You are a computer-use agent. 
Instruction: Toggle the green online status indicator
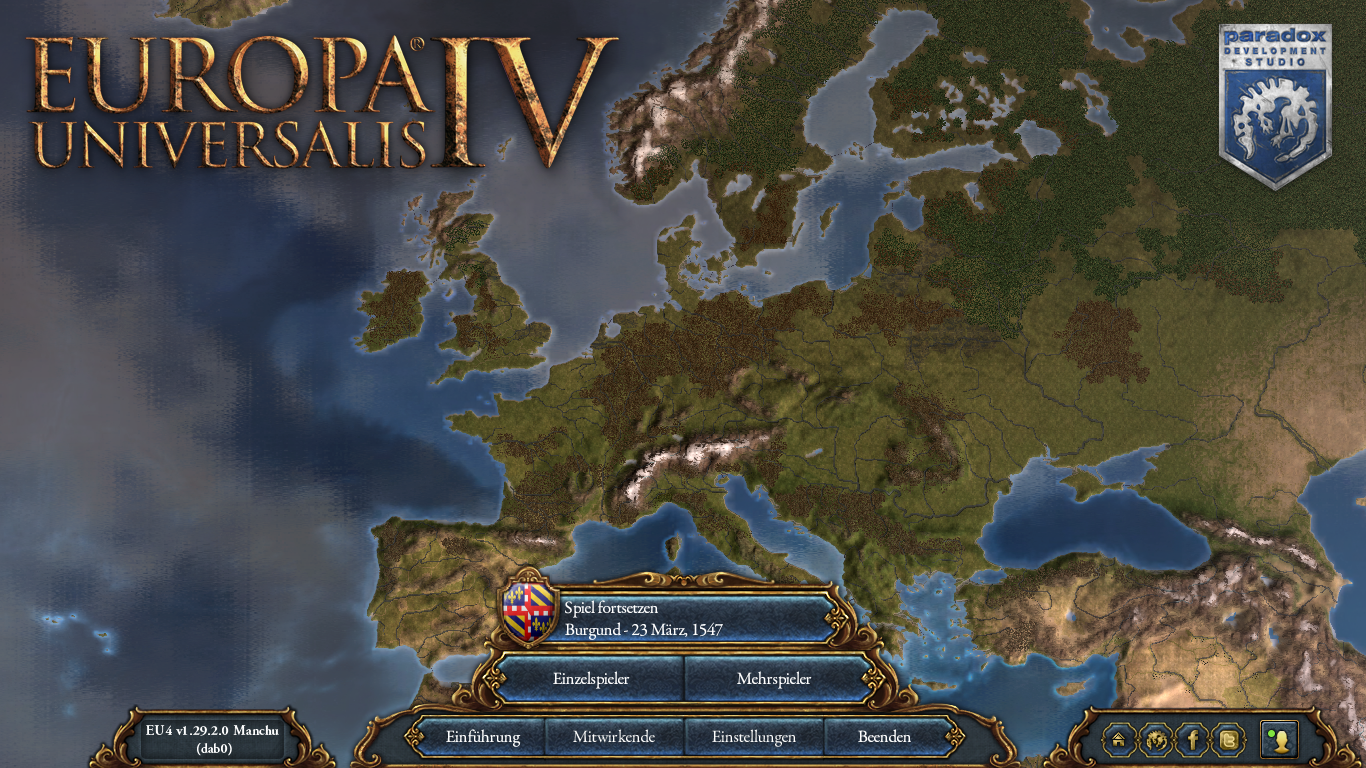[x=1271, y=733]
